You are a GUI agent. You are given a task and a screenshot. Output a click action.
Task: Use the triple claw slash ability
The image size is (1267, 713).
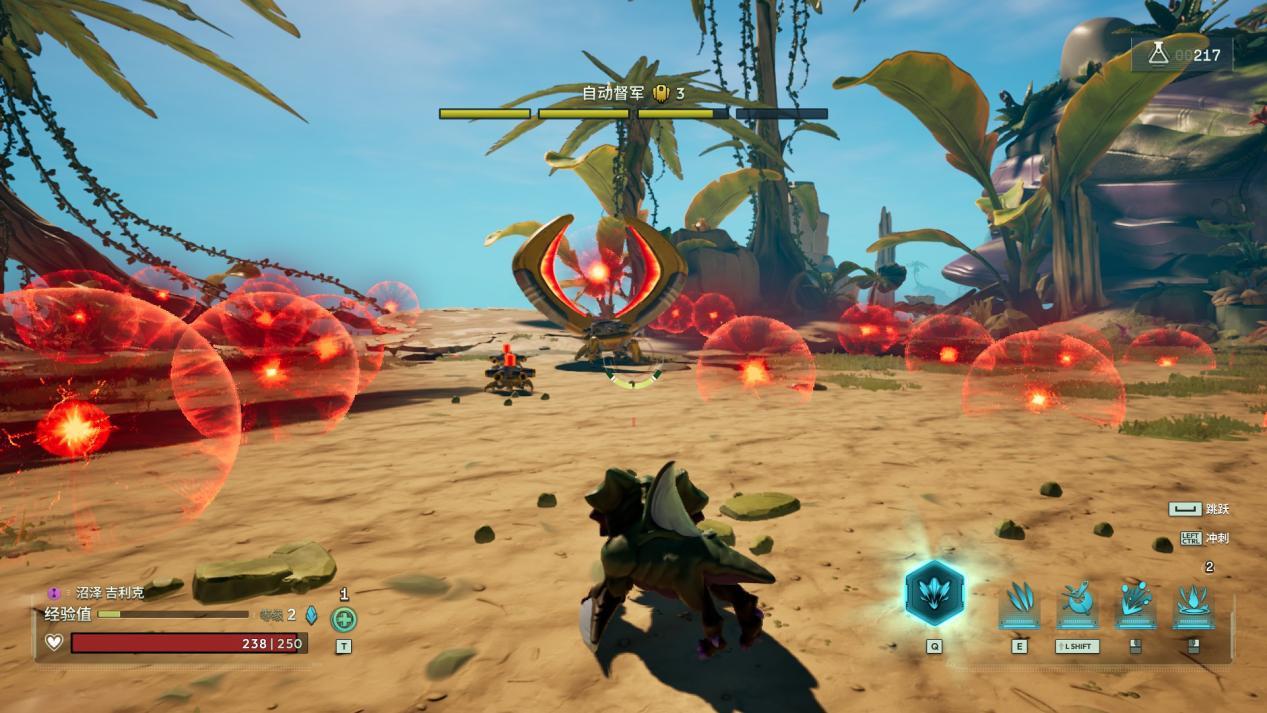pyautogui.click(x=1019, y=605)
